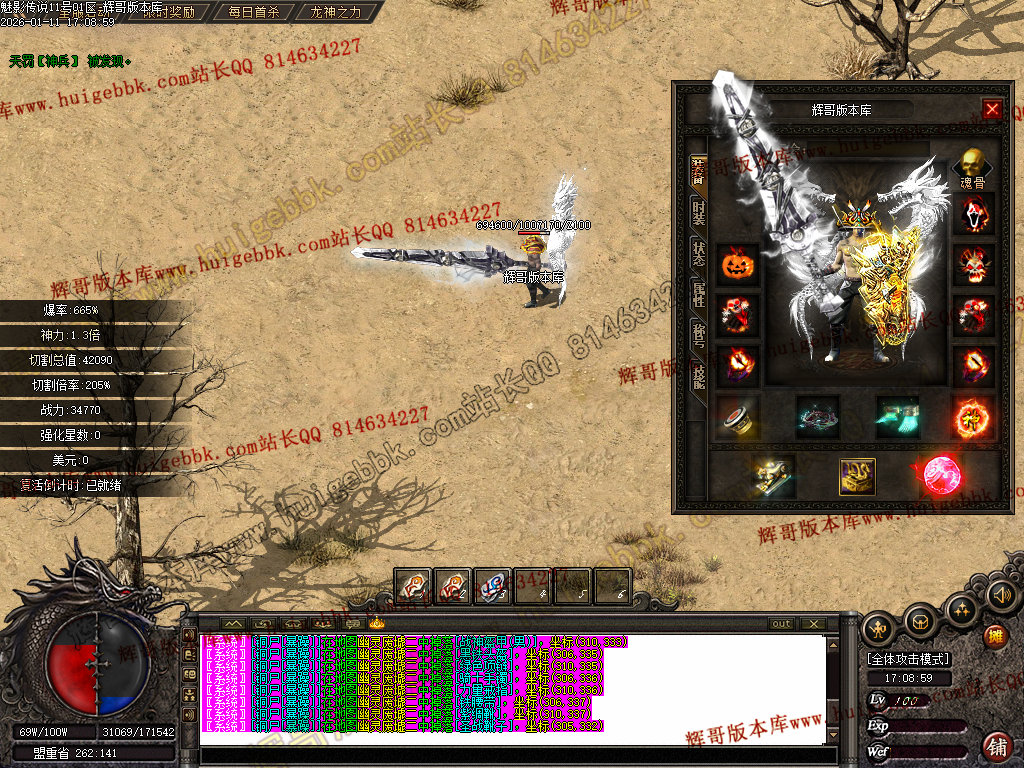Select the 技能 skills tab
Image resolution: width=1024 pixels, height=768 pixels.
[698, 377]
